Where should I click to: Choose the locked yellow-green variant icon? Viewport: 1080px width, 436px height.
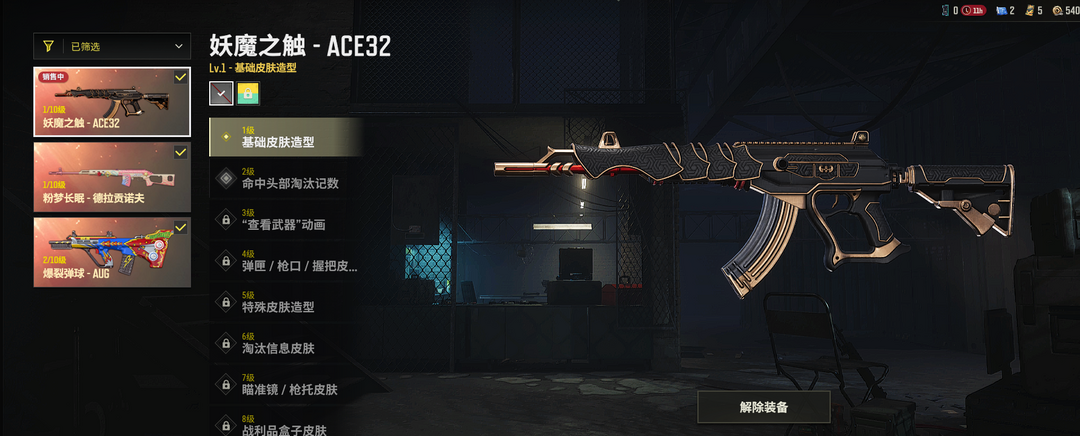(x=248, y=94)
